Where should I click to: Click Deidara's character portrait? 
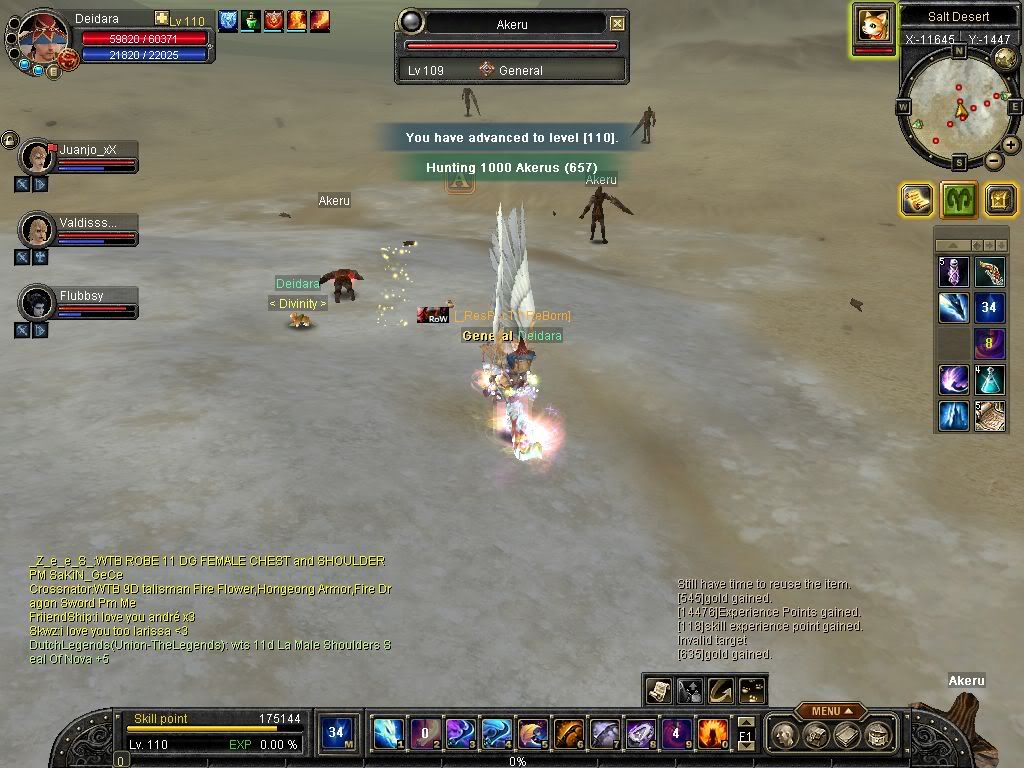pos(43,41)
